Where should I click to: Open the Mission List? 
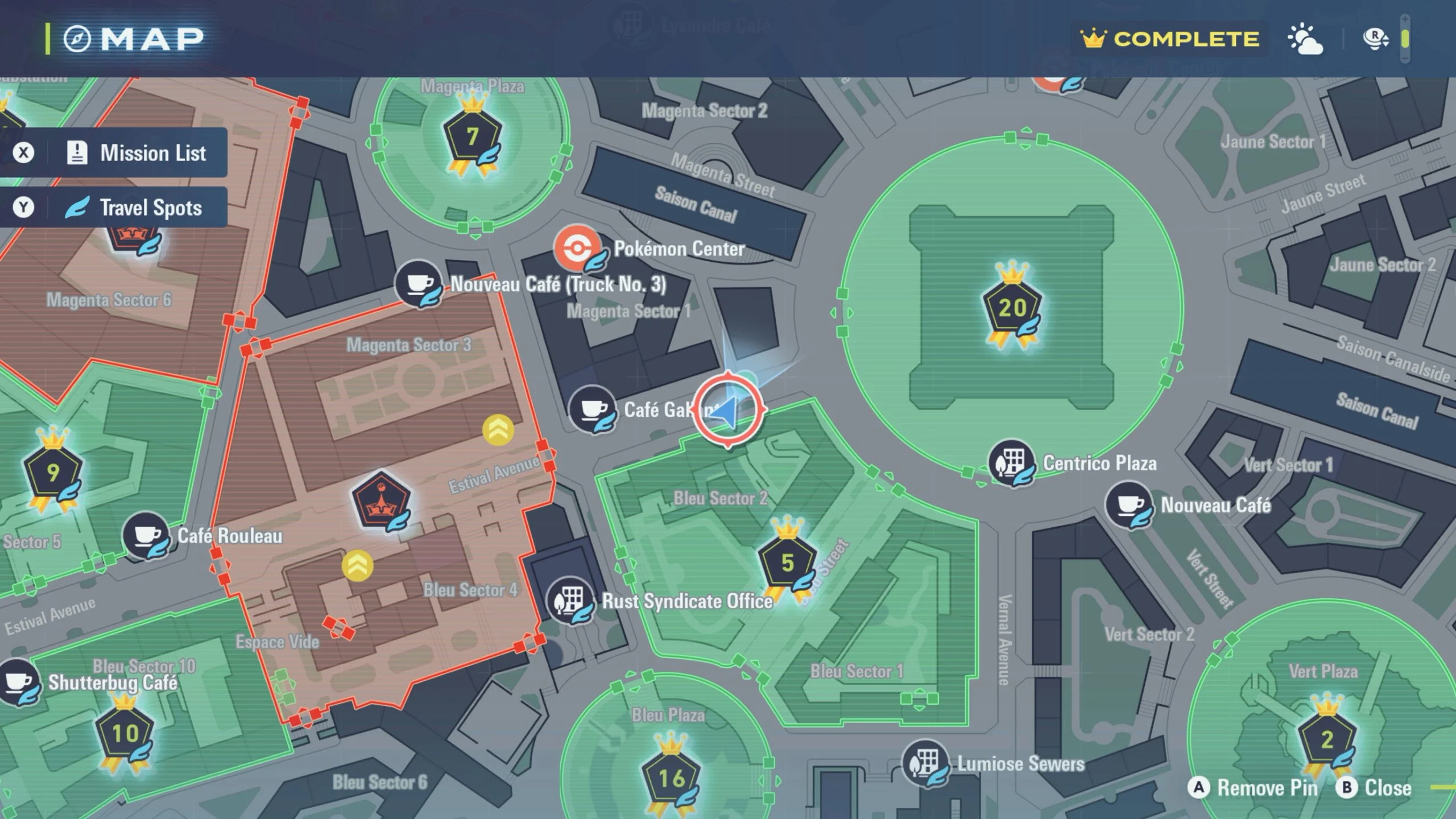pyautogui.click(x=114, y=152)
